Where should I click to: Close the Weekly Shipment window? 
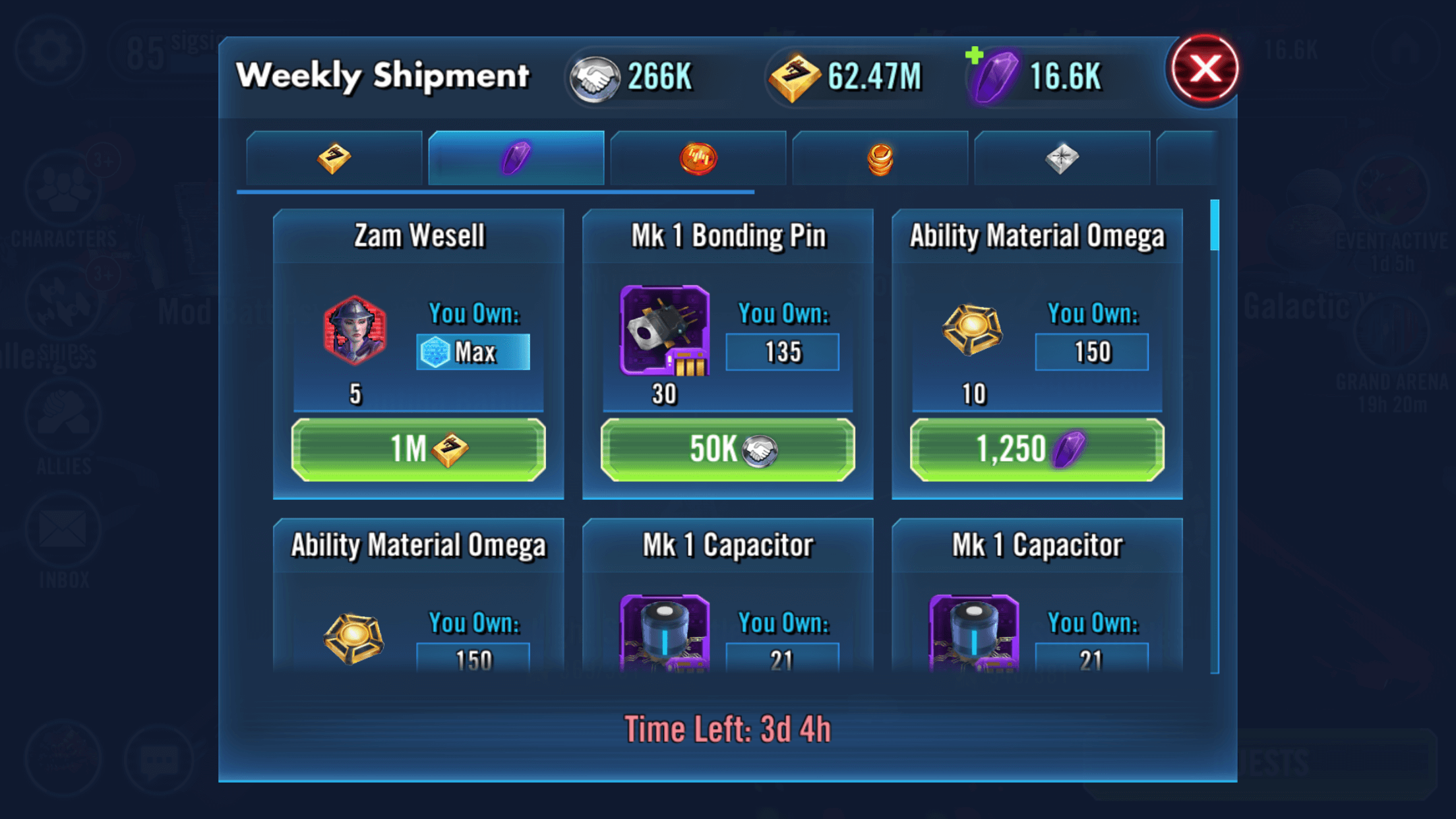coord(1204,69)
